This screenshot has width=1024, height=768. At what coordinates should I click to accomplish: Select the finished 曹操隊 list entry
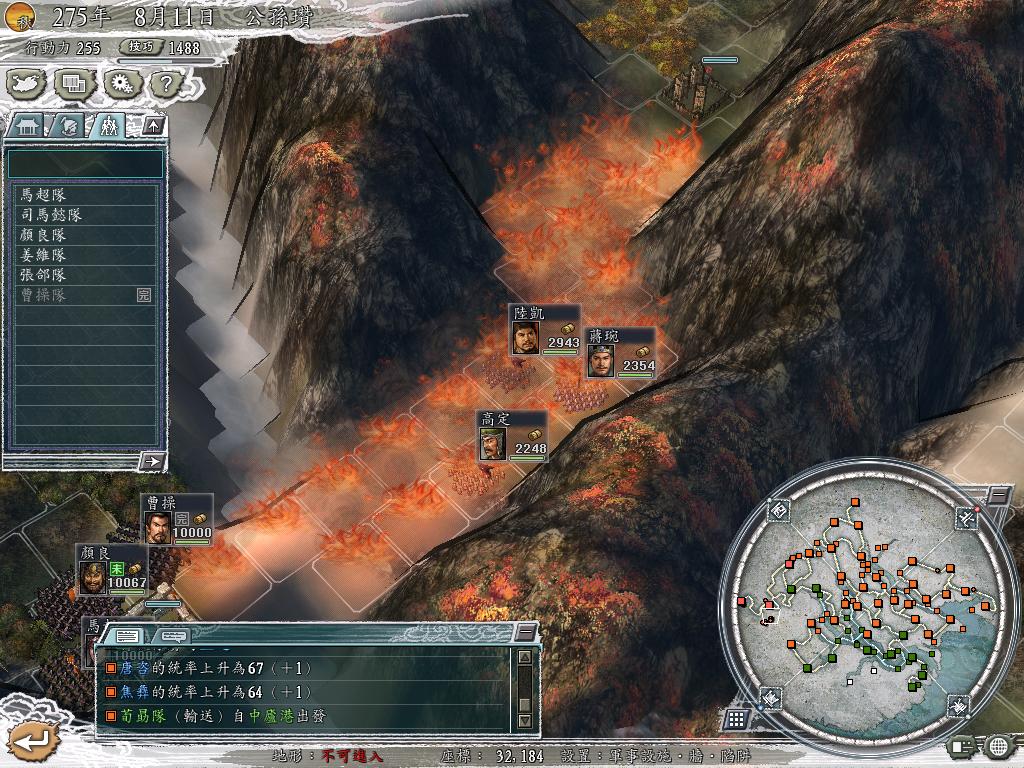(85, 295)
